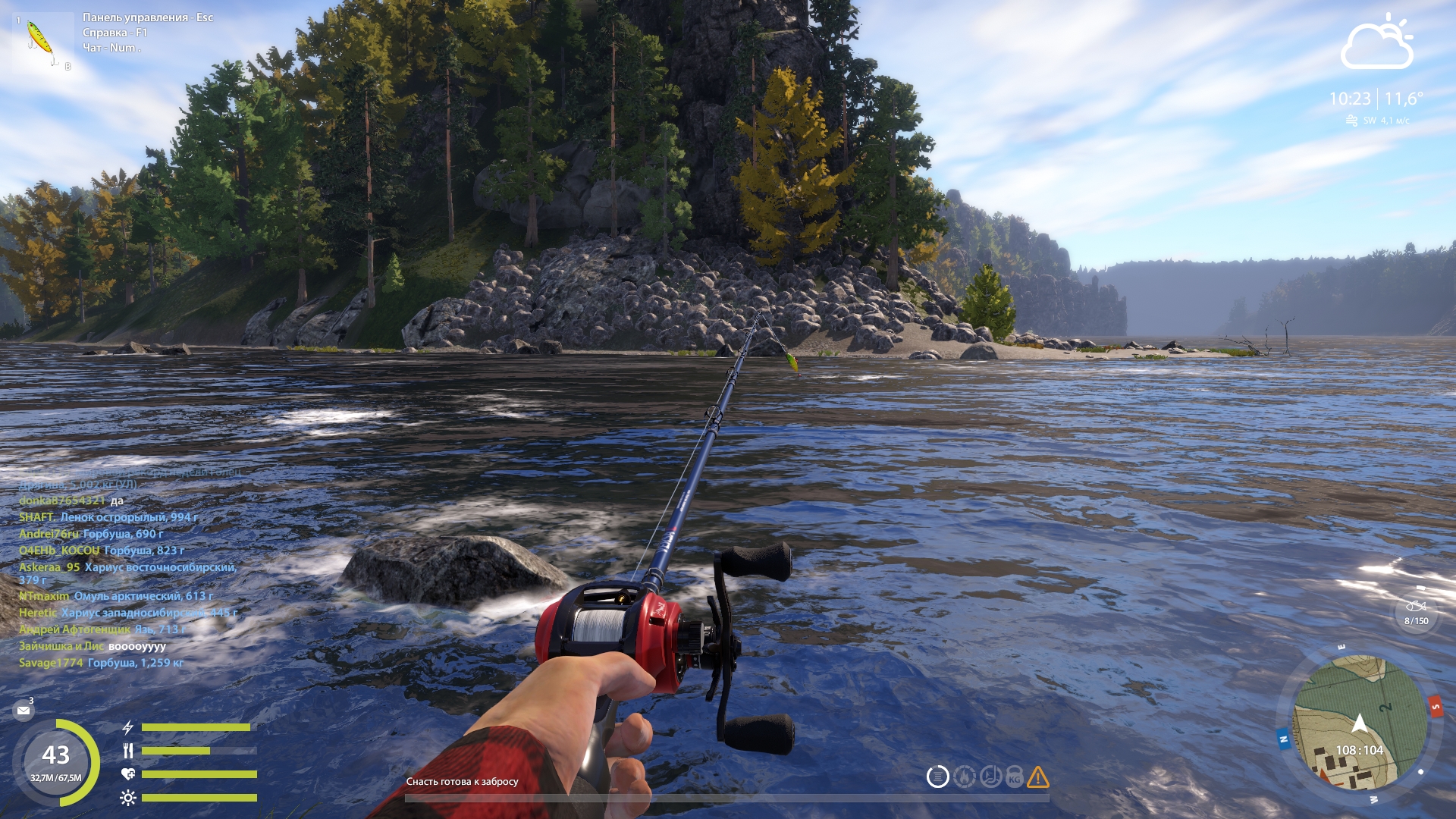
Task: Click the line spool indicator icon
Action: click(x=938, y=777)
